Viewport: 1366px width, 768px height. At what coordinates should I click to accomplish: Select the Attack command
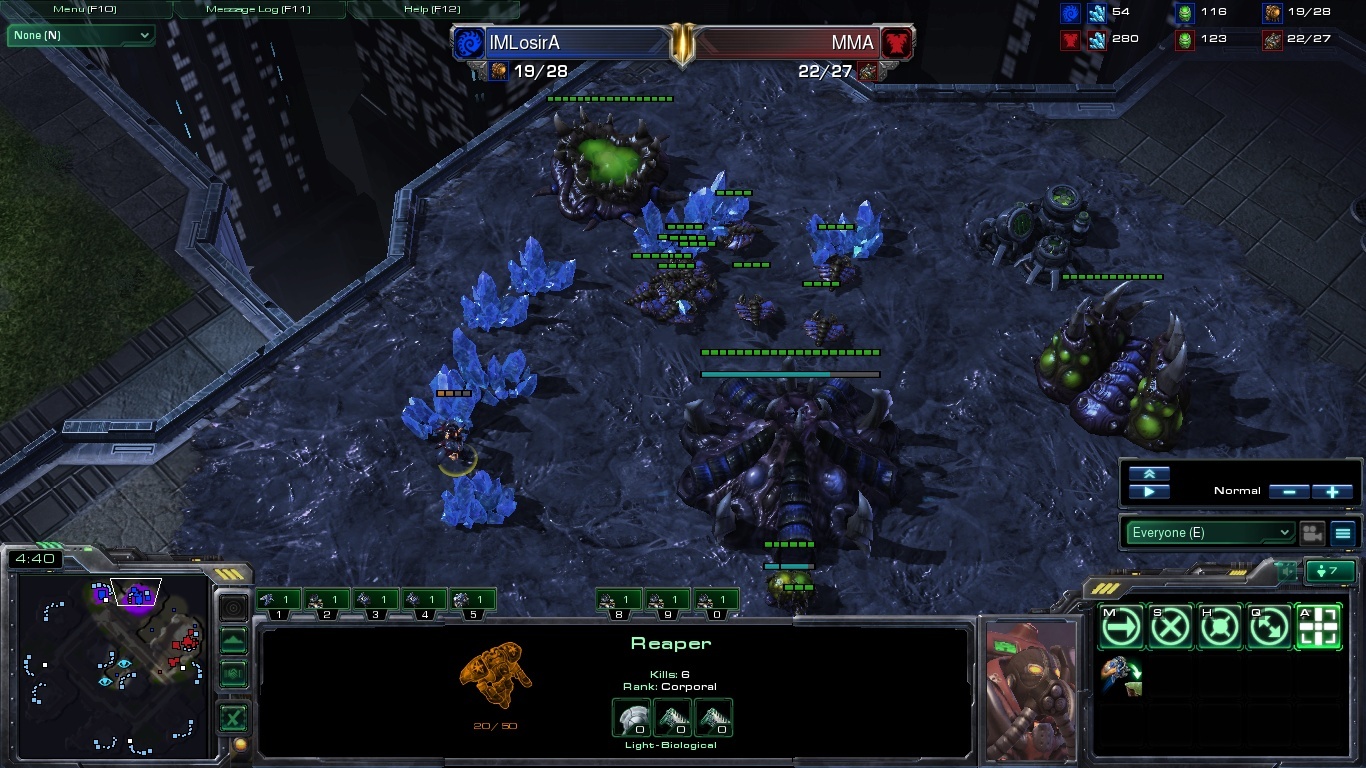tap(1319, 628)
